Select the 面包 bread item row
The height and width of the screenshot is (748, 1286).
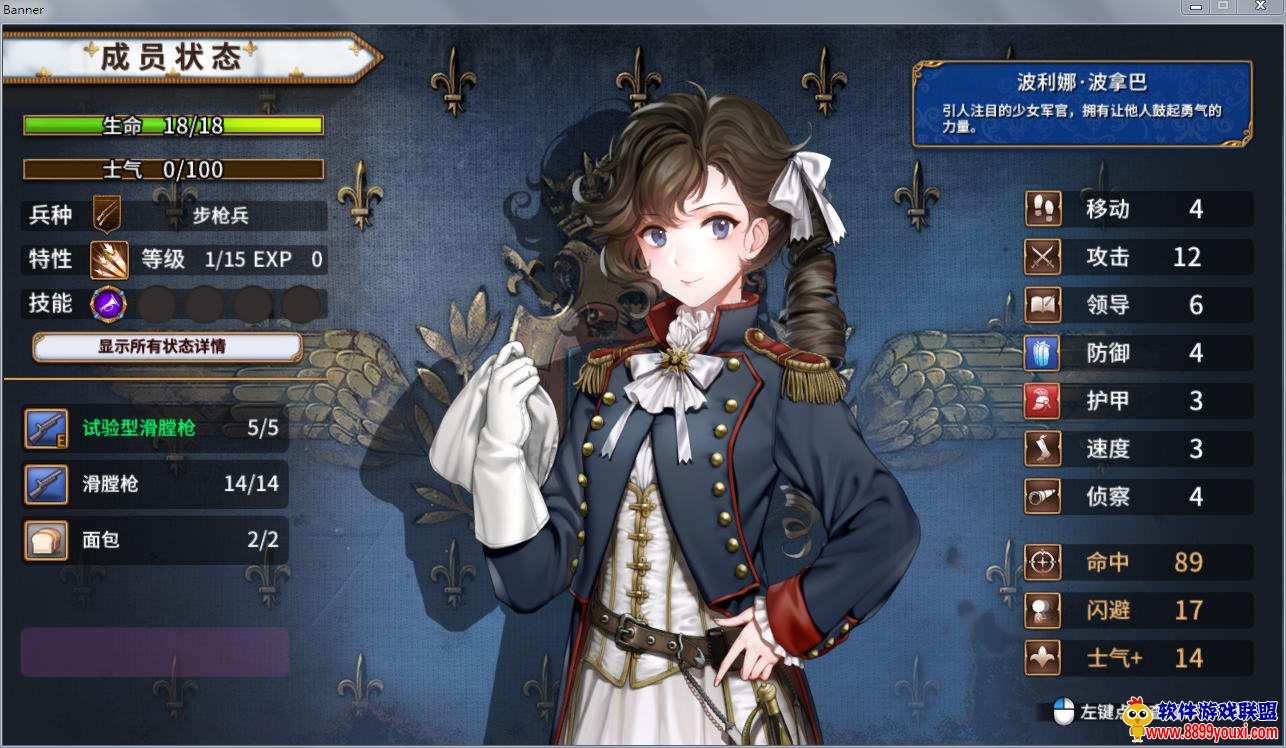pyautogui.click(x=156, y=541)
